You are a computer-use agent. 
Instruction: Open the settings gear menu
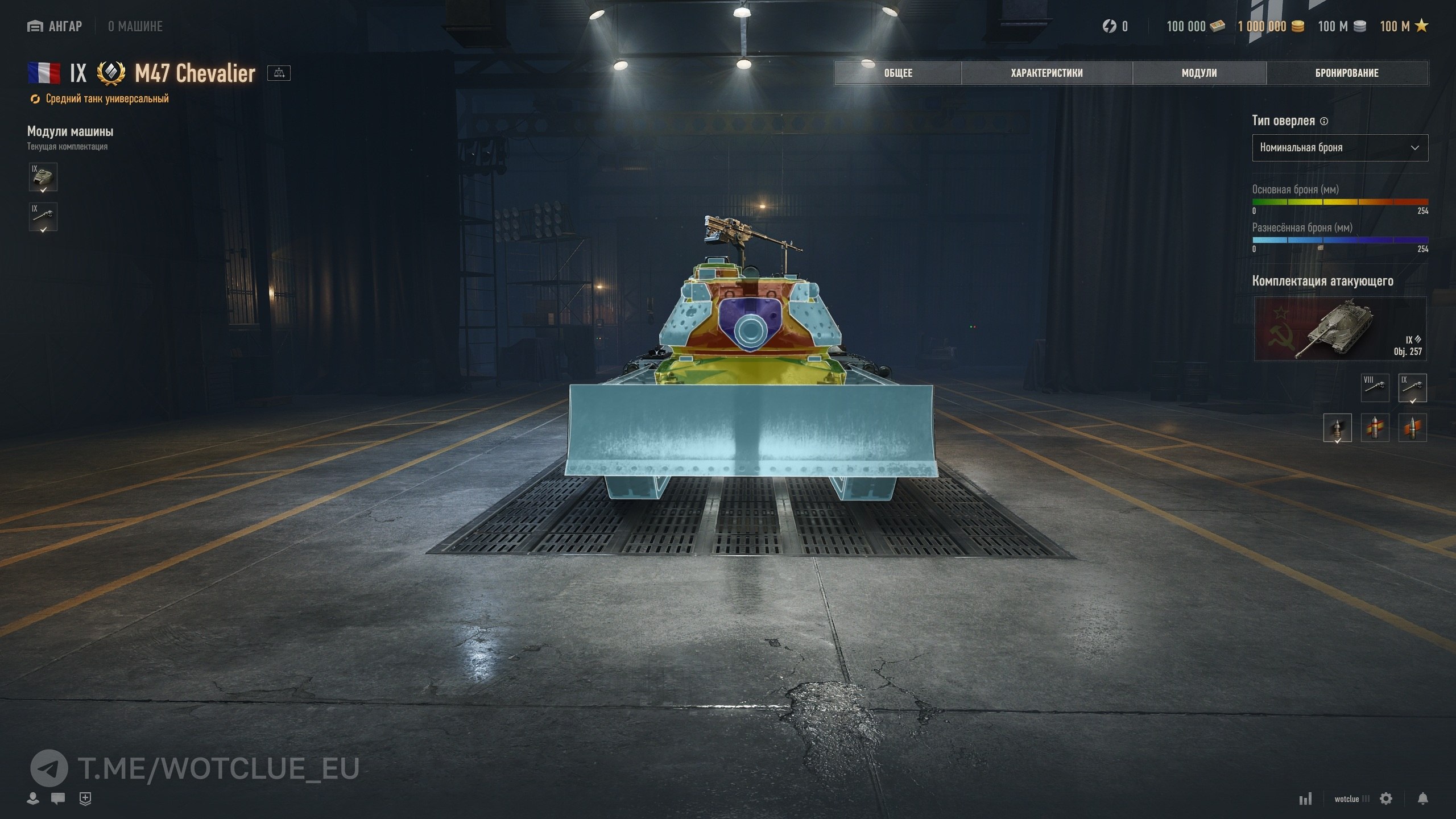(x=1386, y=799)
